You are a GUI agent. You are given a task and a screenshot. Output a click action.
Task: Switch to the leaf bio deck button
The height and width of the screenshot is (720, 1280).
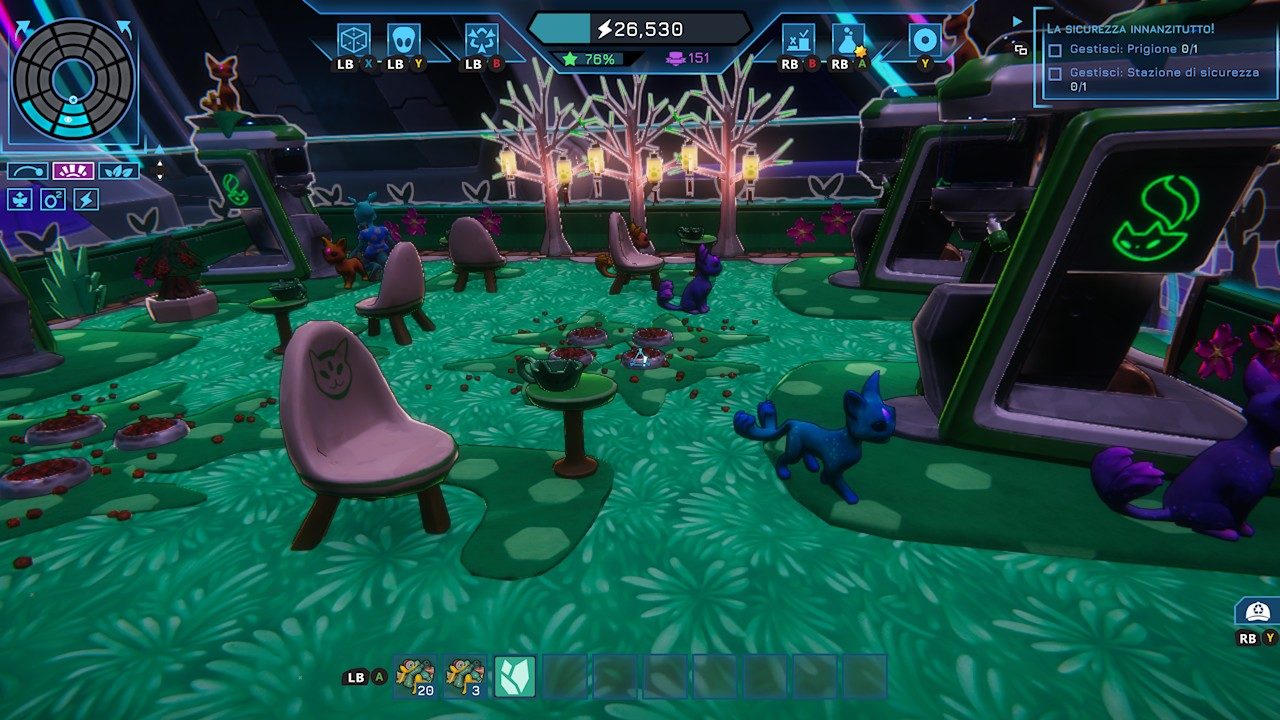pos(119,171)
